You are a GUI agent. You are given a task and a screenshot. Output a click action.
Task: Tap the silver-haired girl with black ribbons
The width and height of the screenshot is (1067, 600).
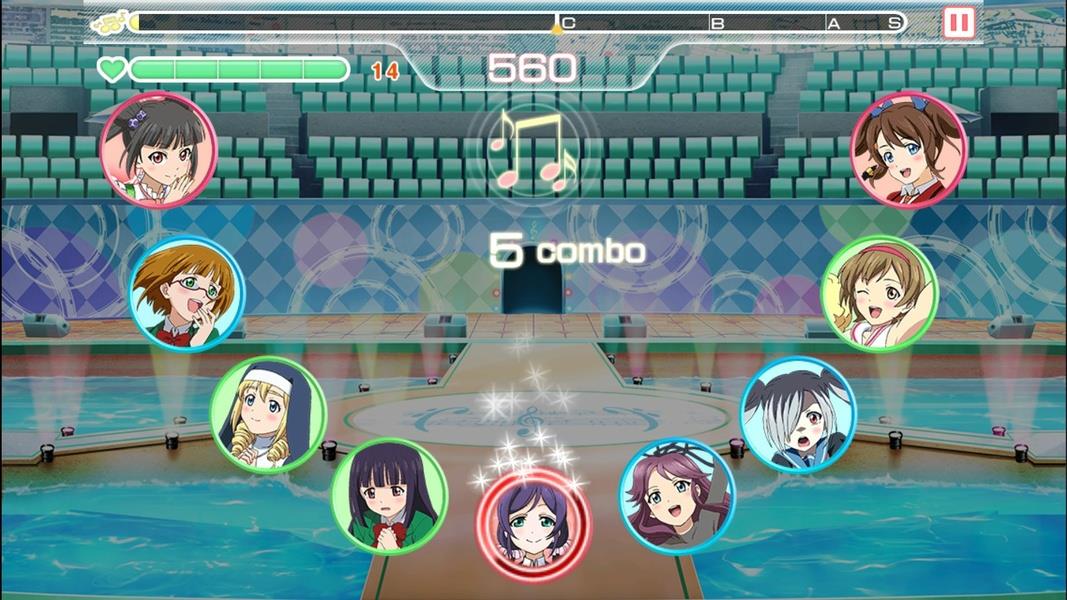[x=798, y=414]
